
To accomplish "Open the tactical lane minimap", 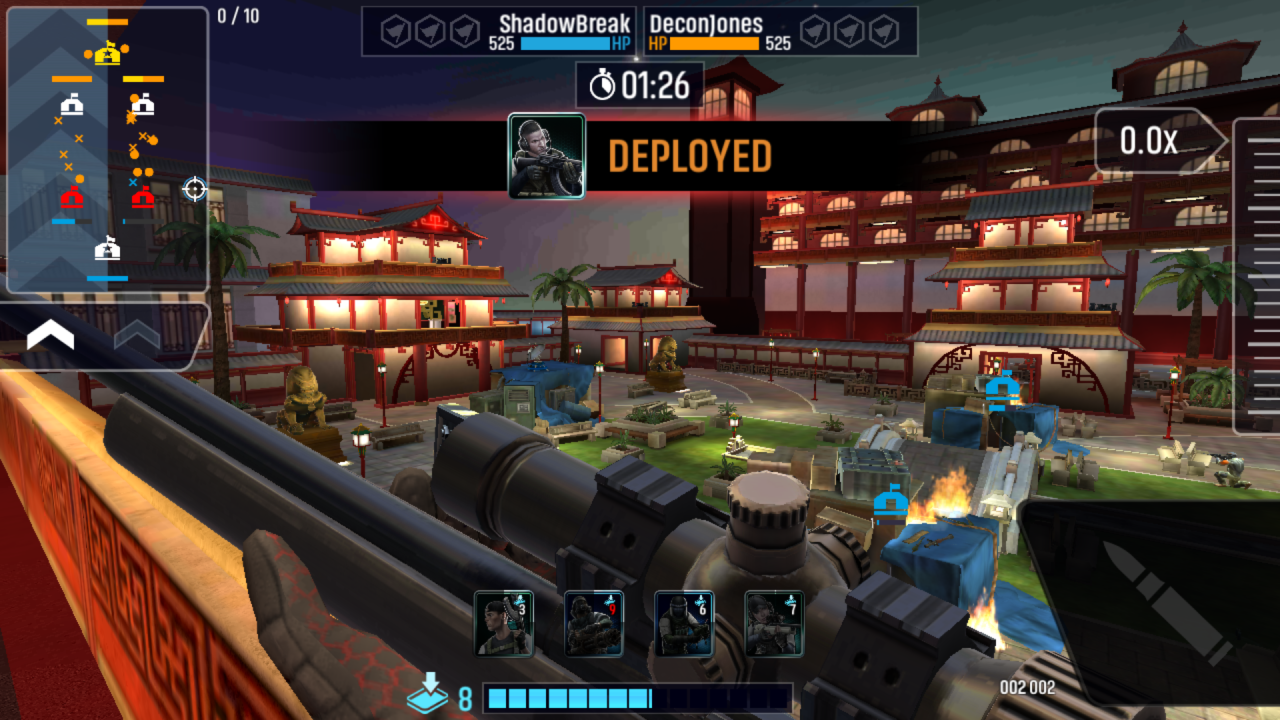I will (x=107, y=150).
